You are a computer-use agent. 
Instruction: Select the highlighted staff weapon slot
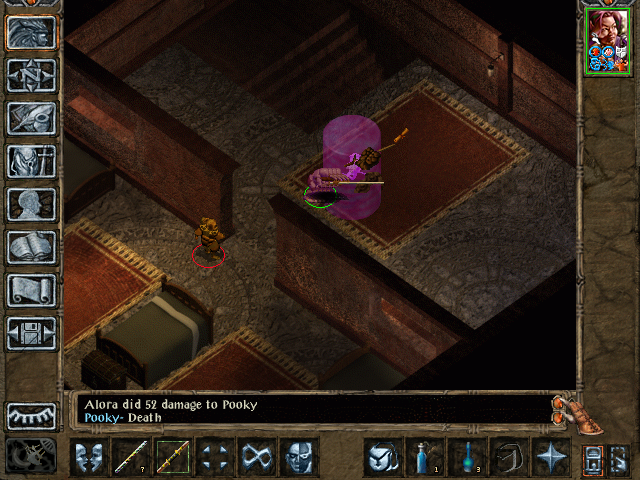click(174, 458)
